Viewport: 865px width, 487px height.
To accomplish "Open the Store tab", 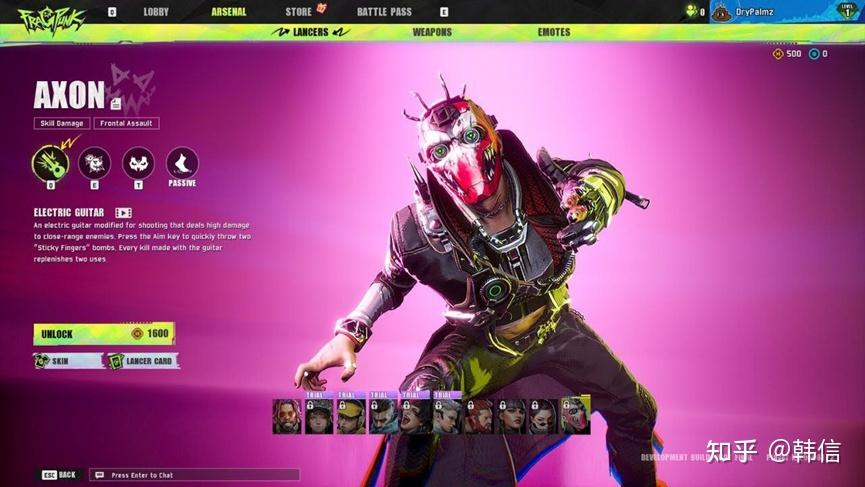I will click(299, 12).
